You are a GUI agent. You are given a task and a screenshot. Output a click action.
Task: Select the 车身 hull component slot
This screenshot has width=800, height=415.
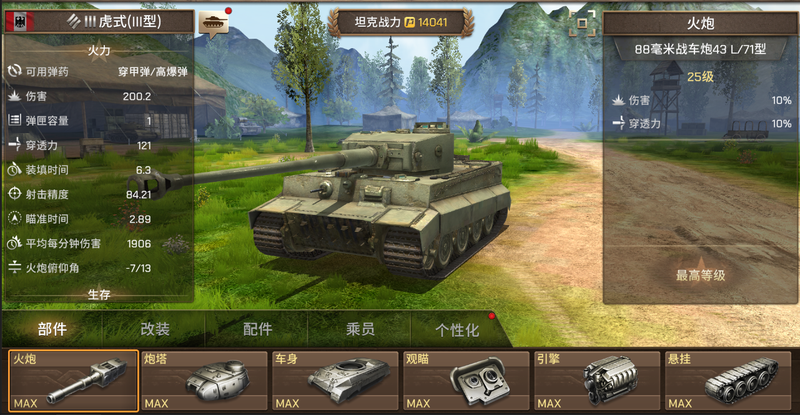(x=335, y=381)
